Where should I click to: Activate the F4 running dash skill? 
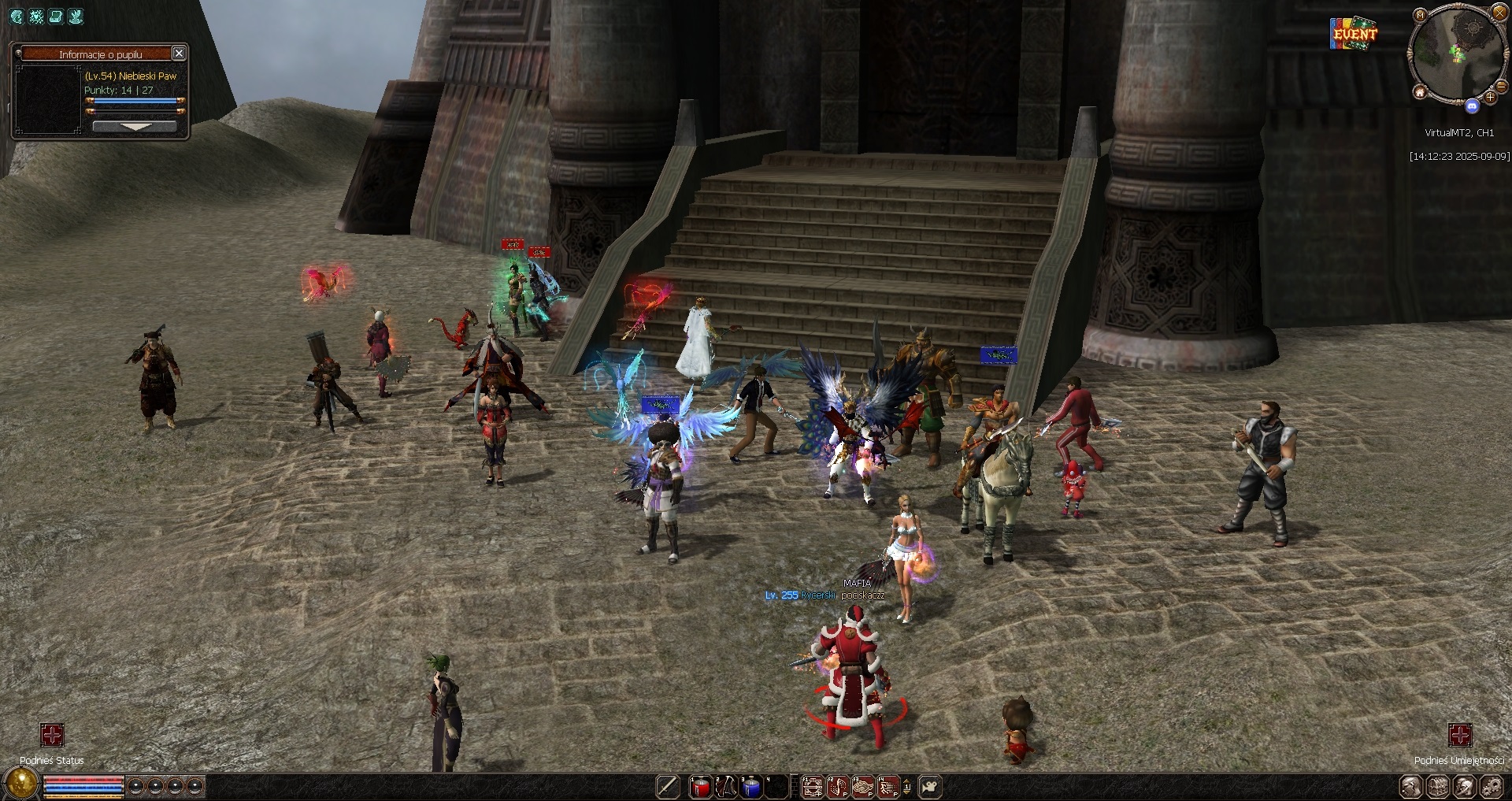click(x=889, y=787)
